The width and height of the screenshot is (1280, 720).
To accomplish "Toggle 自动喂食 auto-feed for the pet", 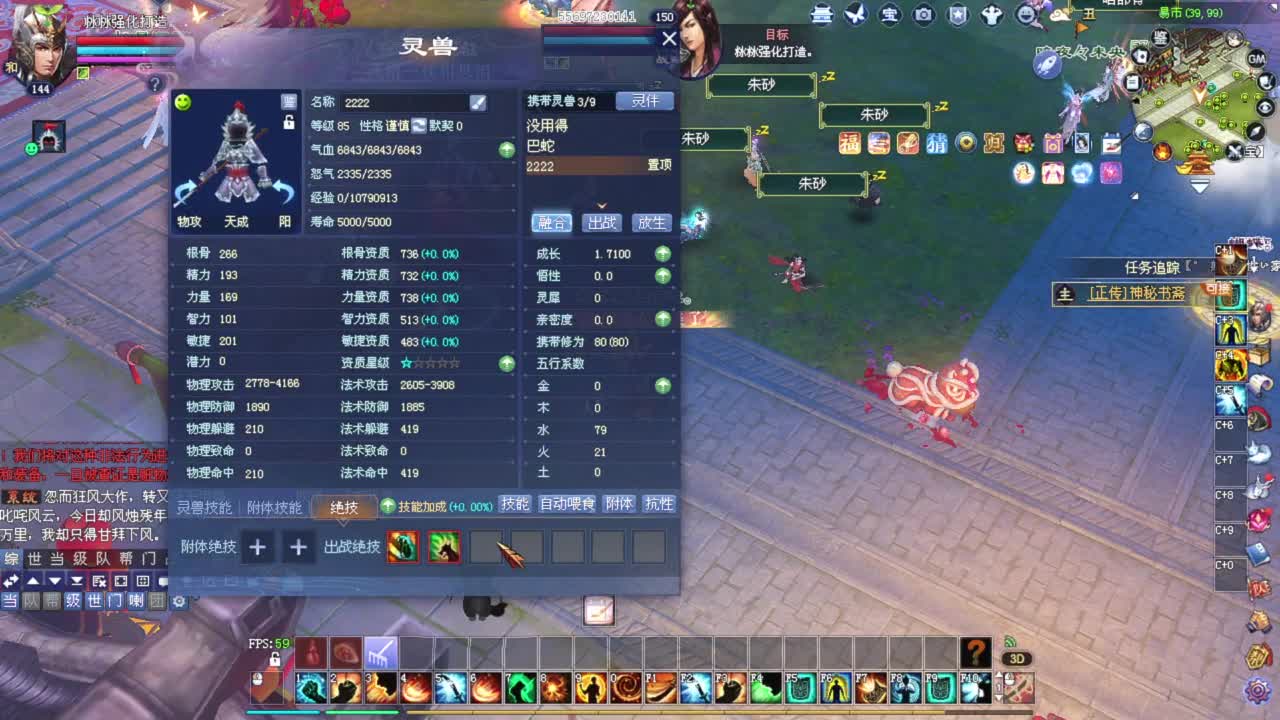I will coord(567,505).
